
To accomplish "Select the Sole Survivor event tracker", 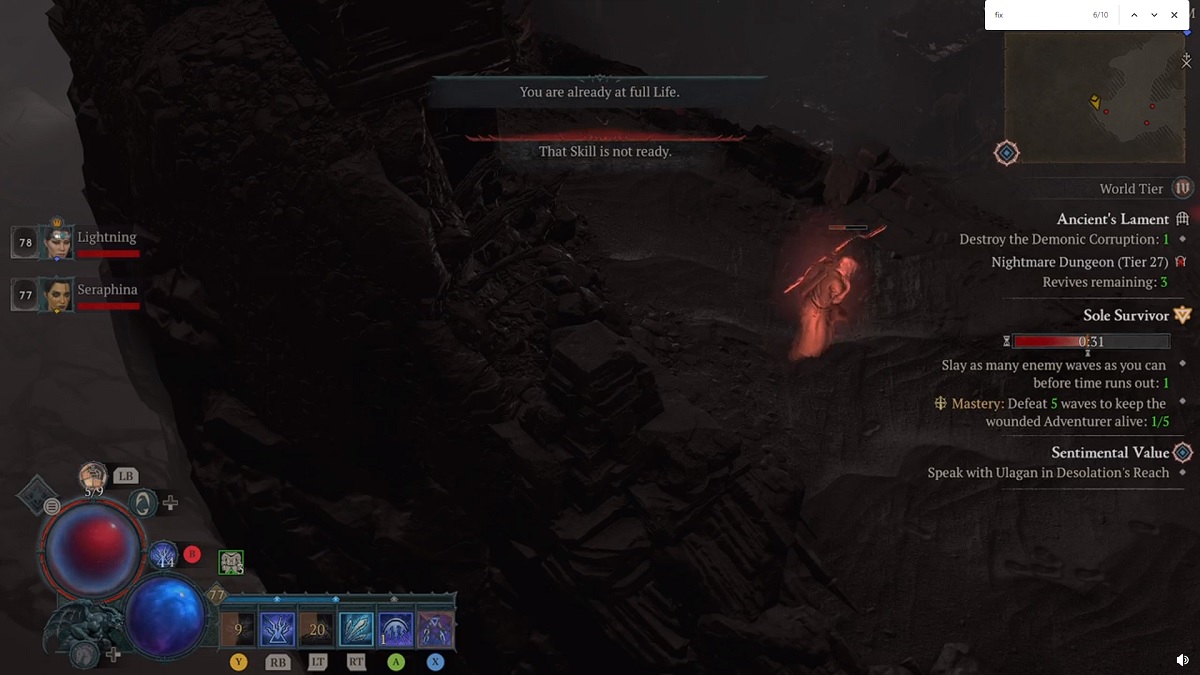I will click(x=1125, y=315).
